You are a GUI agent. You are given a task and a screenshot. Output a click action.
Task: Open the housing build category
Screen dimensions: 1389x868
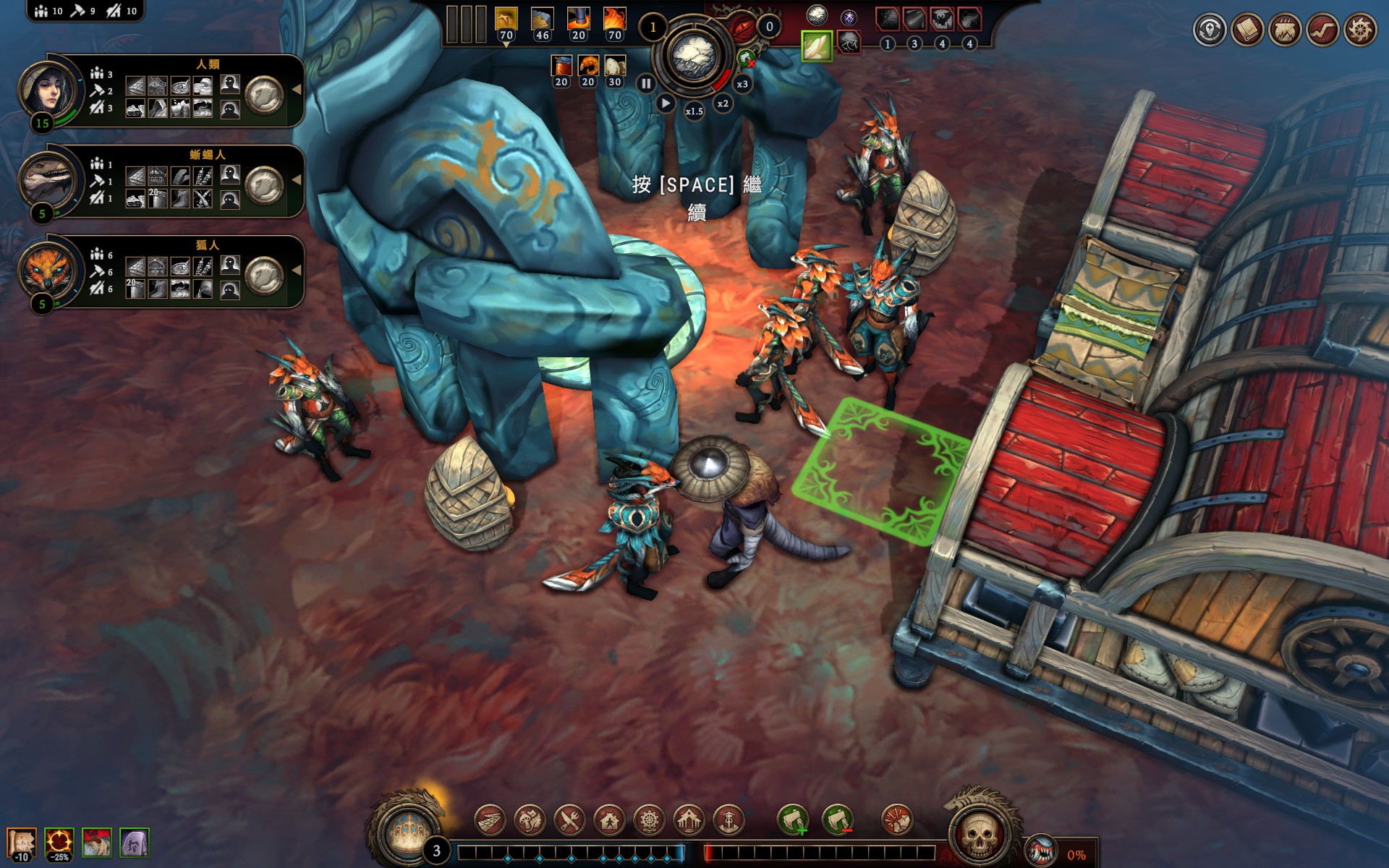[x=609, y=820]
